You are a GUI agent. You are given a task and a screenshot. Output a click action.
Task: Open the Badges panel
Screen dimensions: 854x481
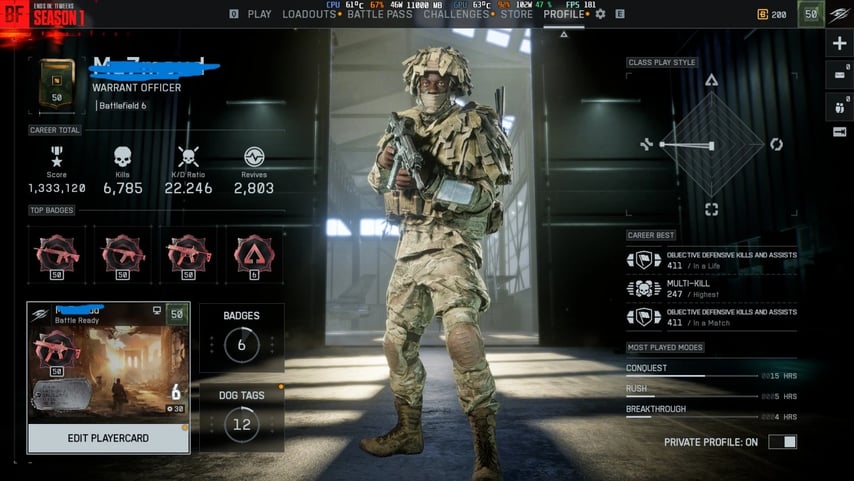point(241,337)
